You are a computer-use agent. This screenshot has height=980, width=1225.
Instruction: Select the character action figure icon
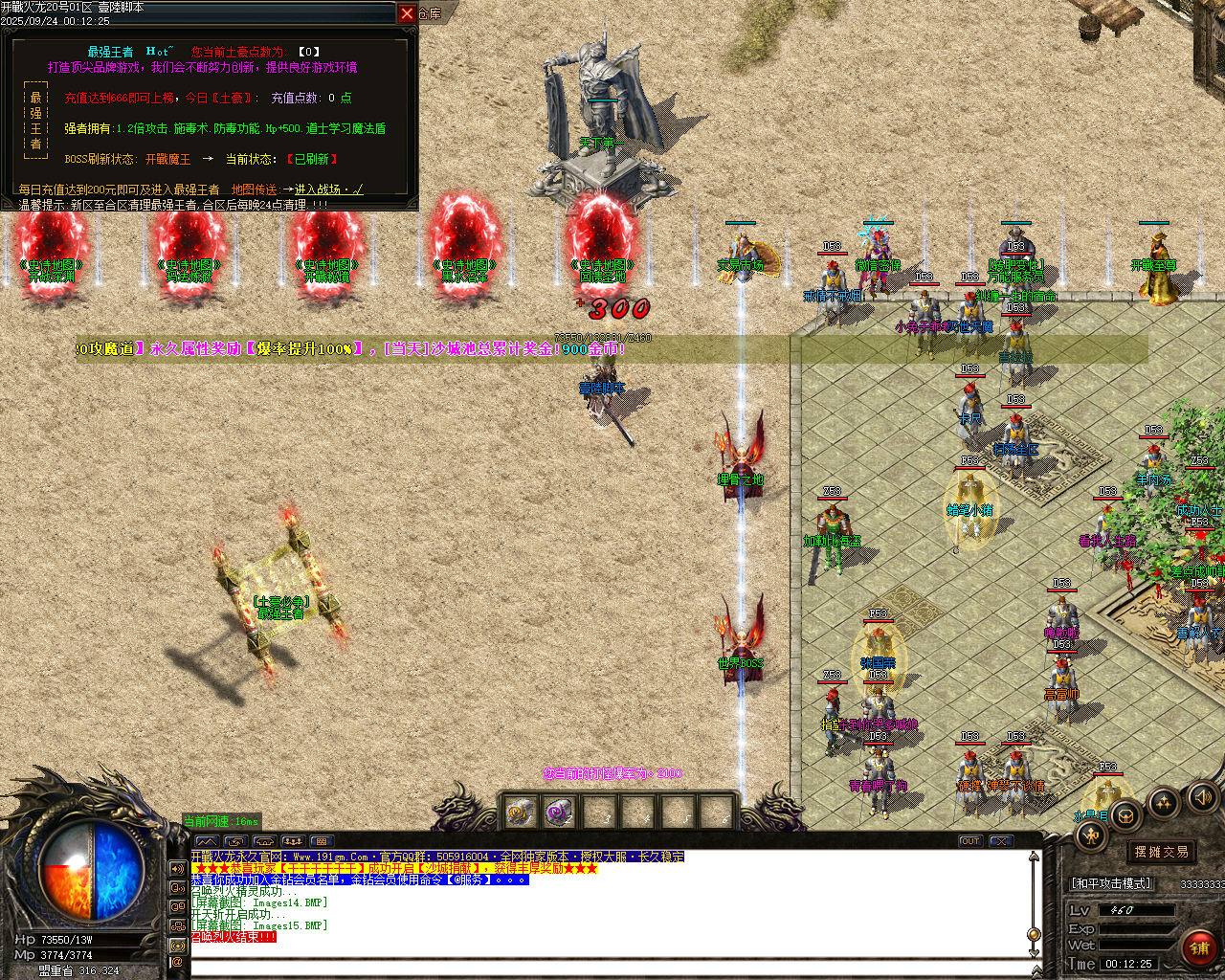(1090, 835)
